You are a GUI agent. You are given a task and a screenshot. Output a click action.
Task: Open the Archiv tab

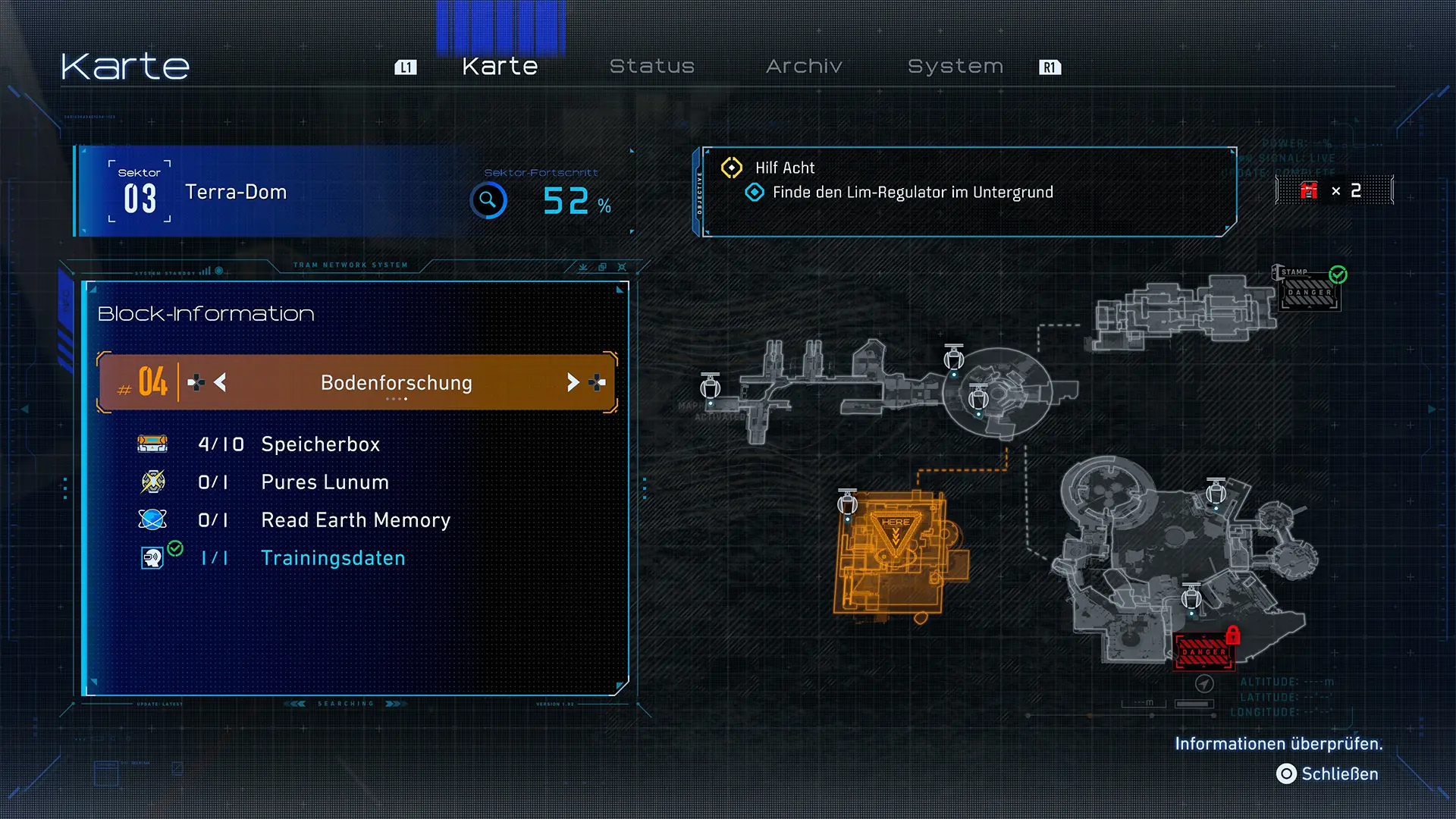click(x=804, y=67)
